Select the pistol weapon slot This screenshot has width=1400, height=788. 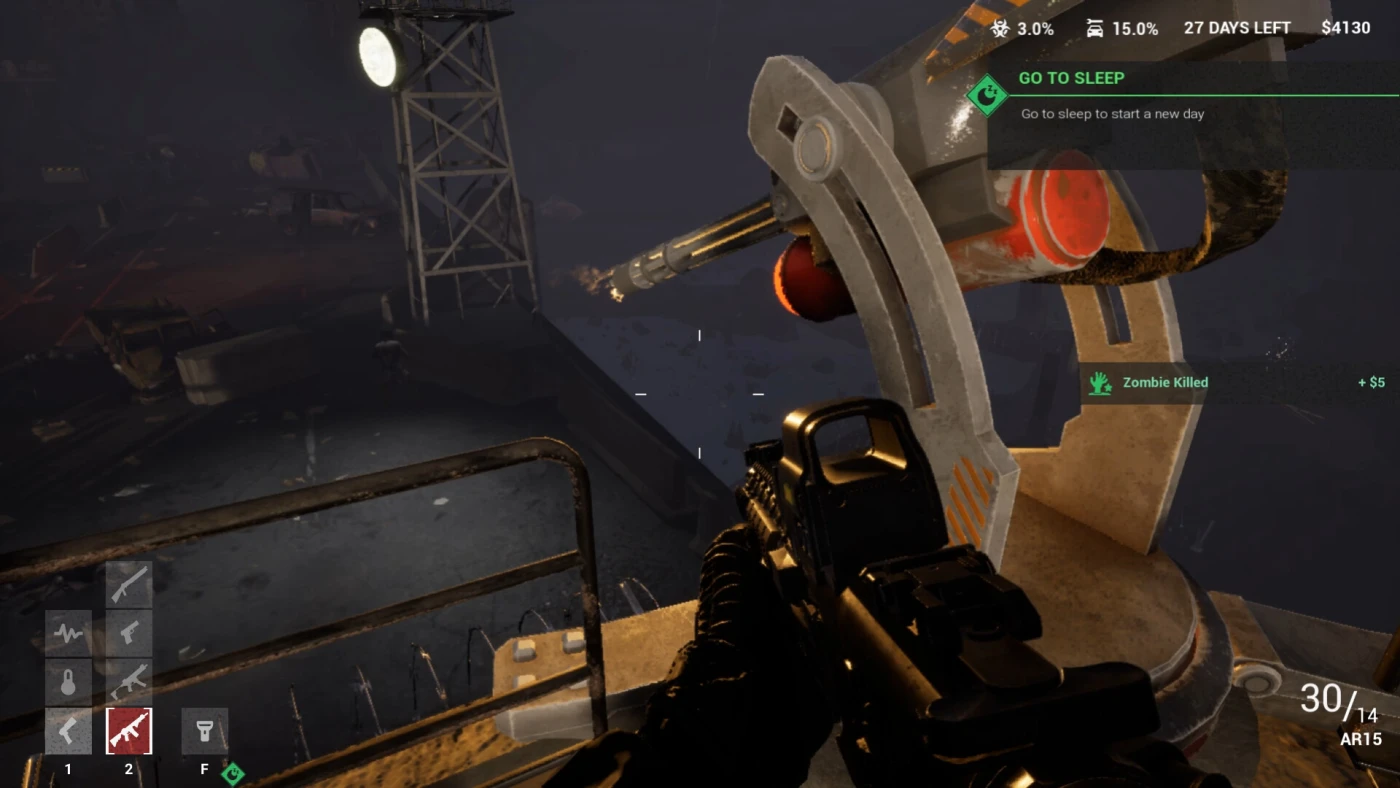click(129, 633)
